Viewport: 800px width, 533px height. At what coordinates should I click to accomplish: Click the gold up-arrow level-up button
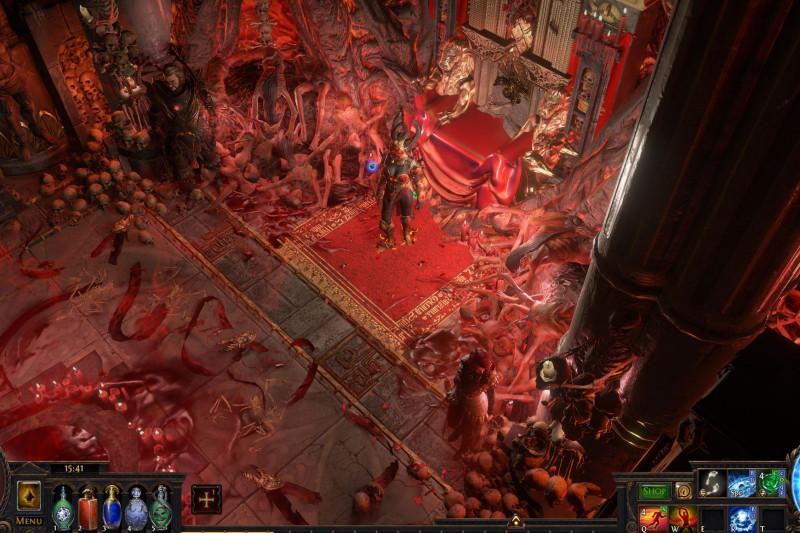click(x=29, y=495)
